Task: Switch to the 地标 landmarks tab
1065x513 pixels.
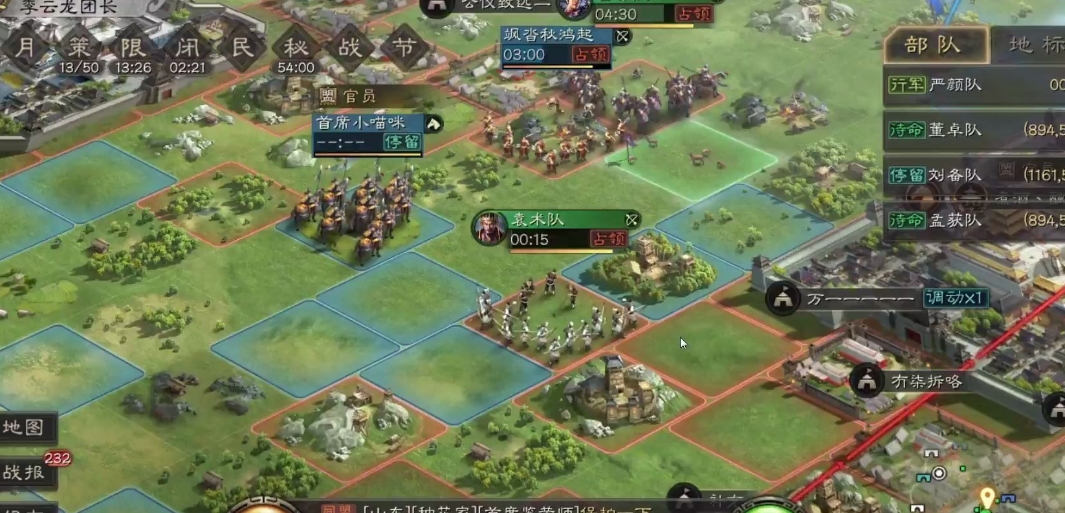Action: click(1034, 45)
